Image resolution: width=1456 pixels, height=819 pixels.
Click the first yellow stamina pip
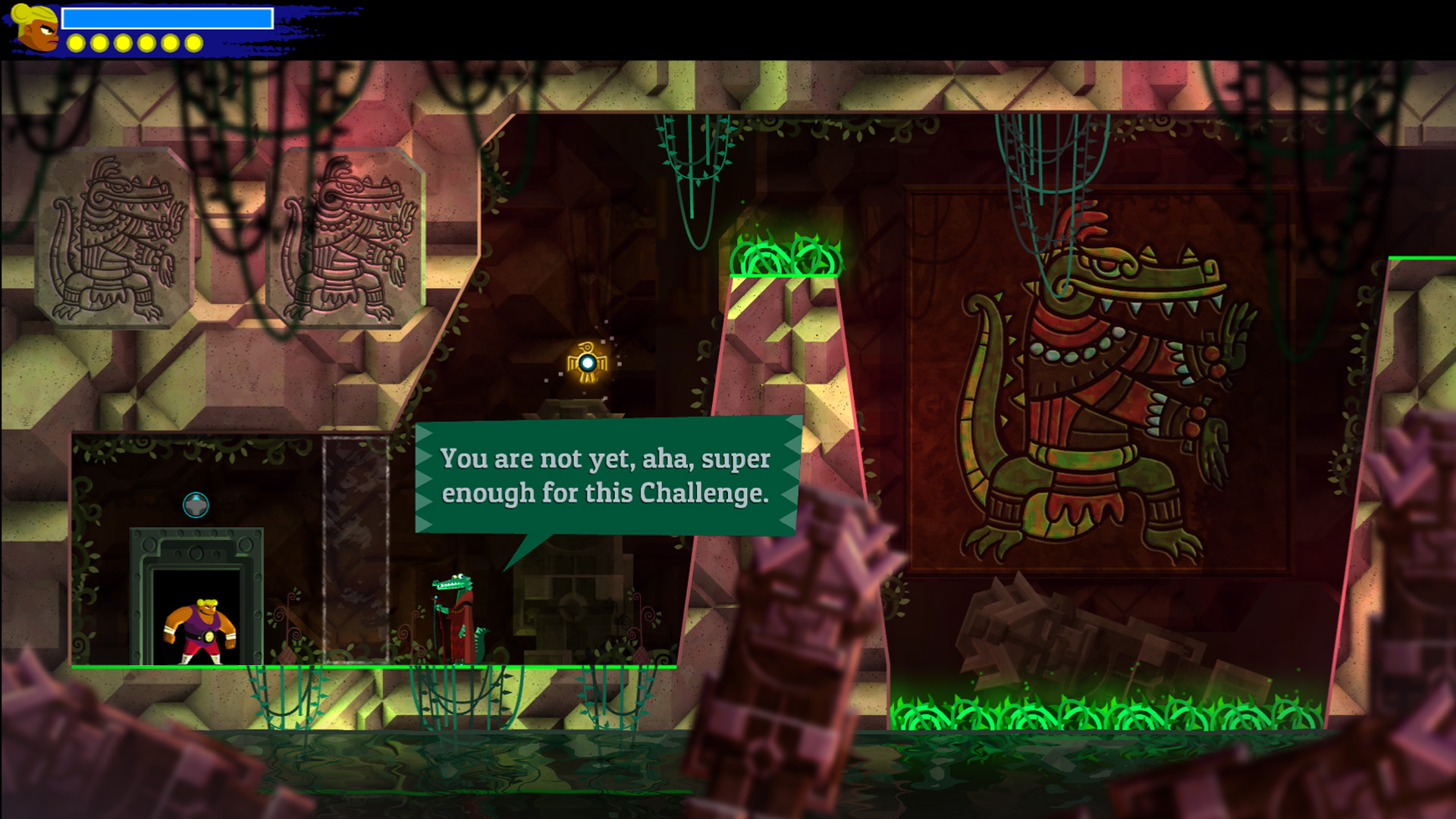75,43
